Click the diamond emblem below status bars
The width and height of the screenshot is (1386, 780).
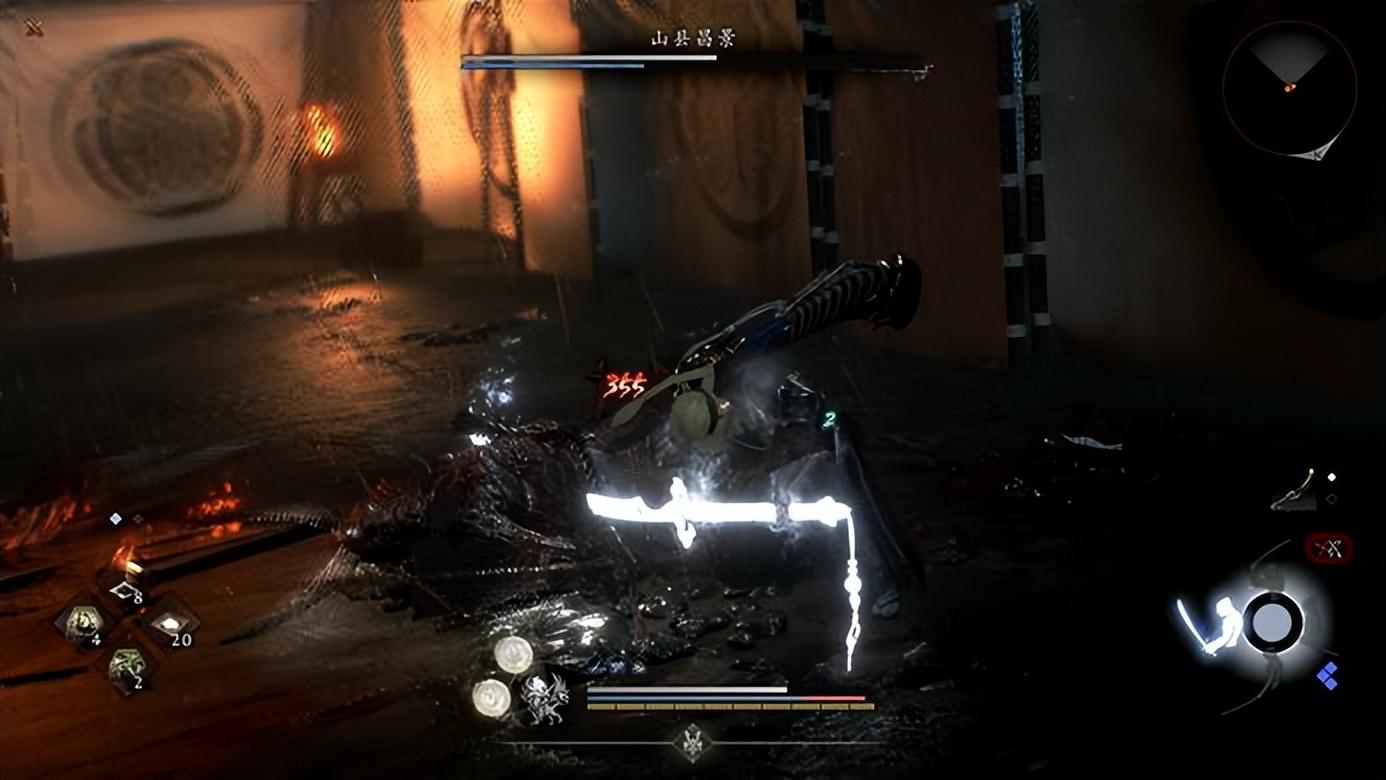[x=691, y=742]
